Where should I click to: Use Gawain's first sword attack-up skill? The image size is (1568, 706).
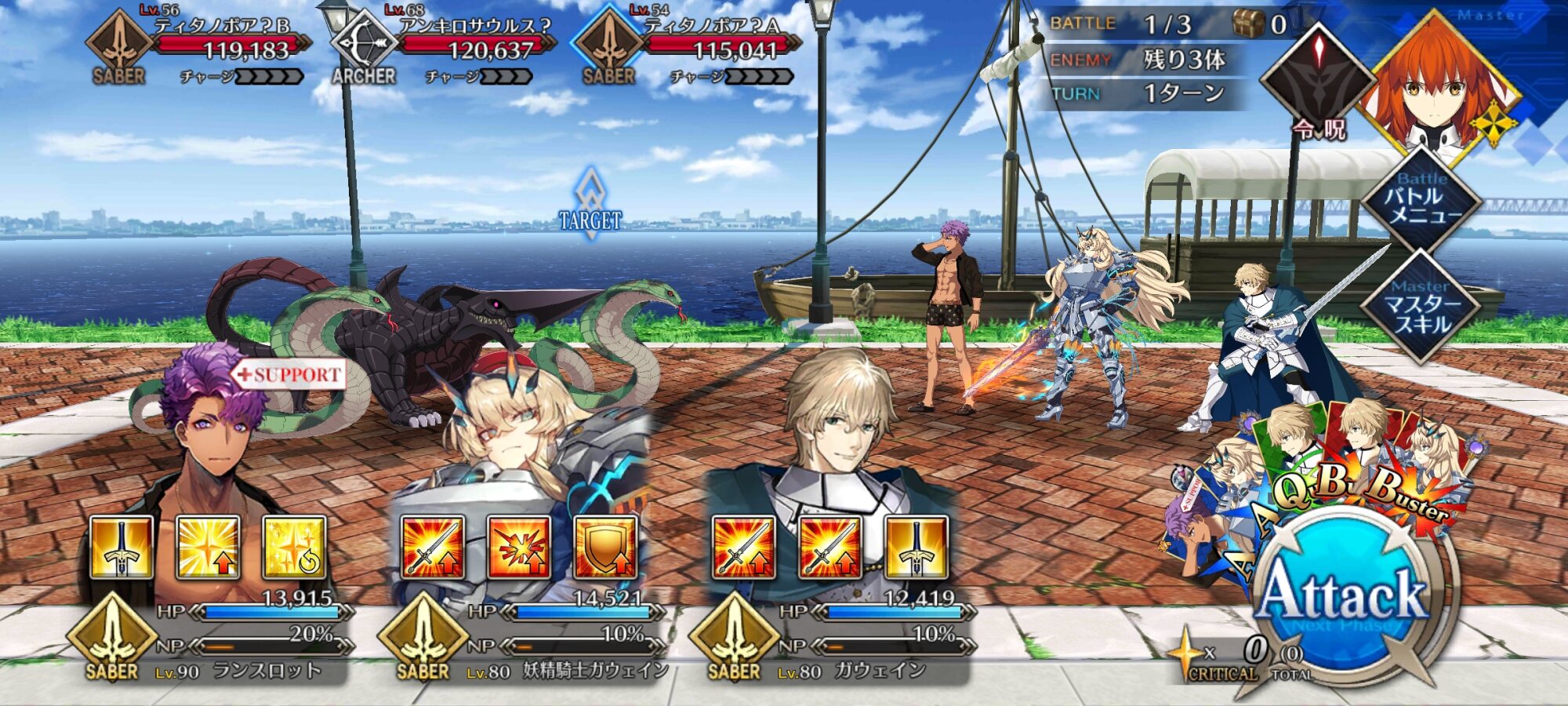coord(743,547)
